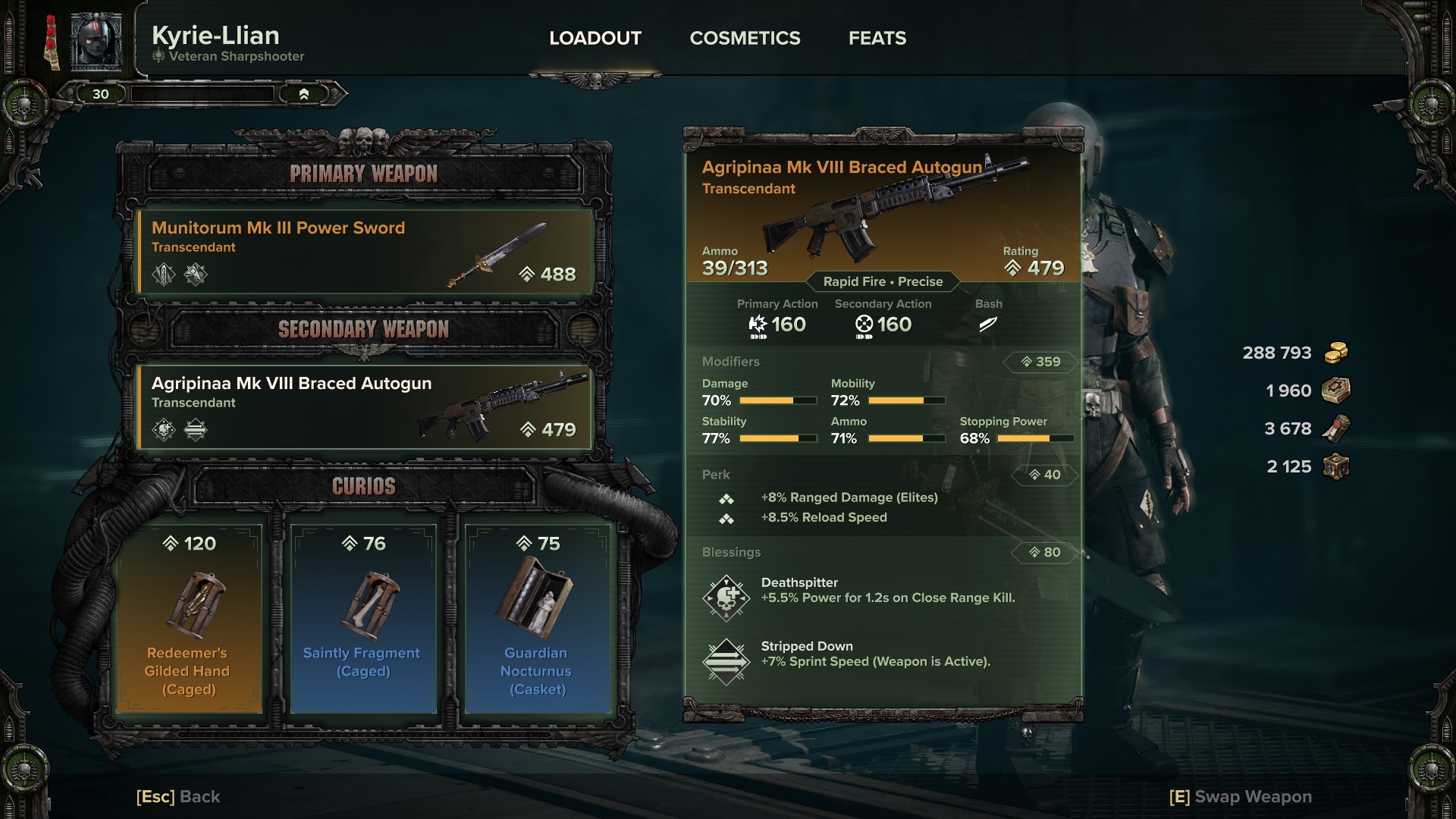Screen dimensions: 1456x819
Task: Click the Back button
Action: (178, 796)
